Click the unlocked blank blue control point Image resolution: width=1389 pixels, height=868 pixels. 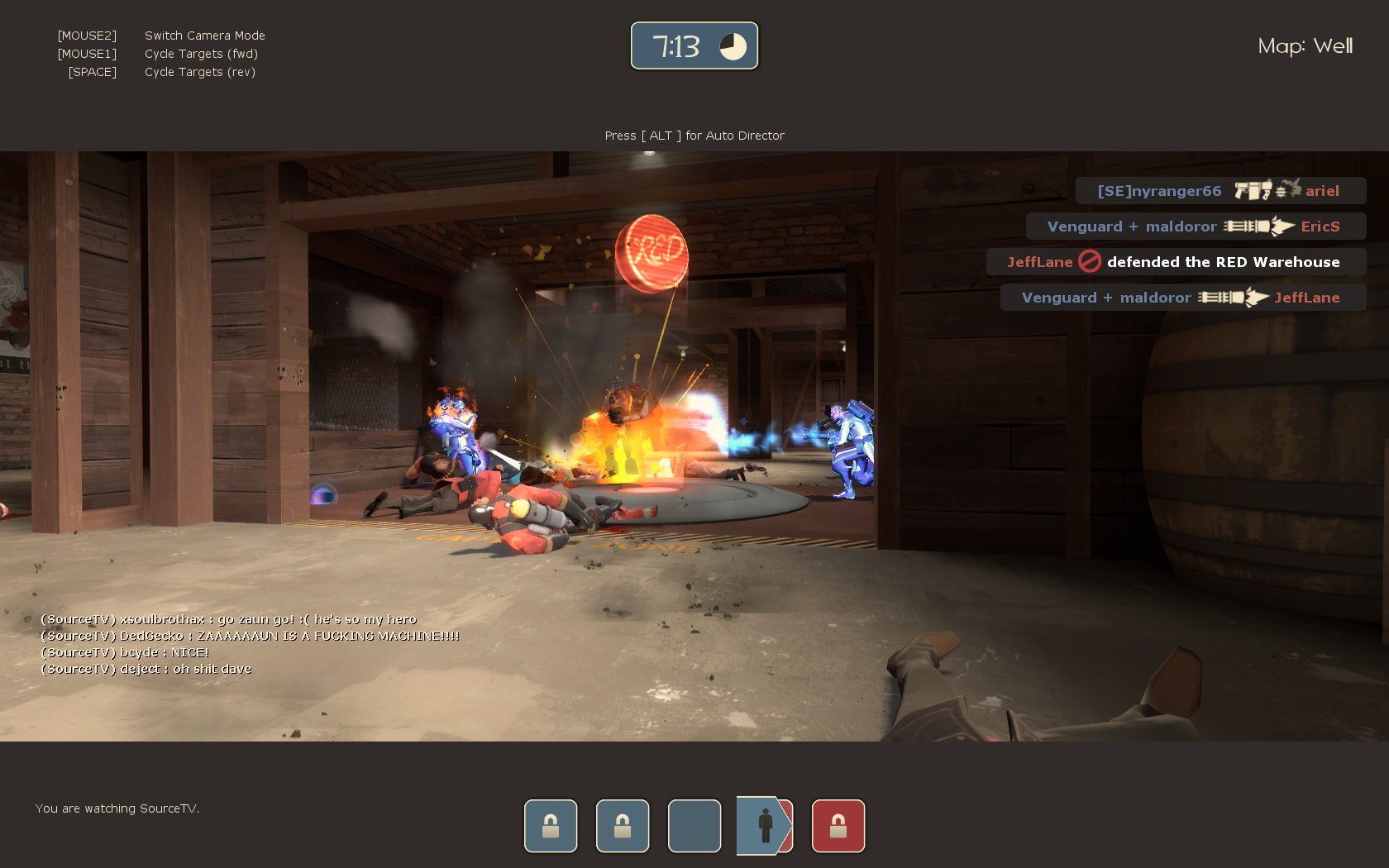coord(694,825)
